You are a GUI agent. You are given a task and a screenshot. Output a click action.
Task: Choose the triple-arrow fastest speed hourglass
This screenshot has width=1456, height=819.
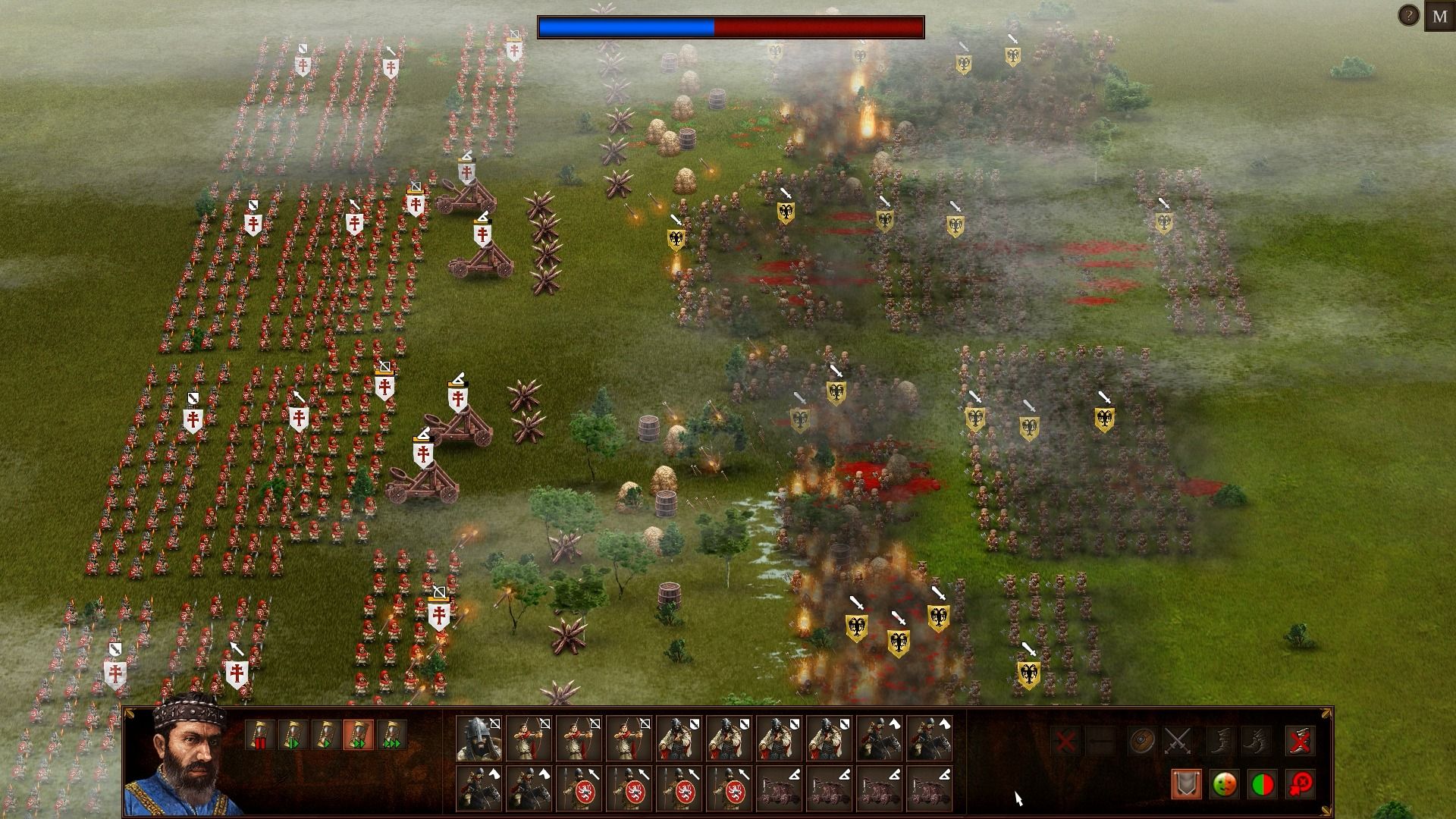(x=391, y=735)
